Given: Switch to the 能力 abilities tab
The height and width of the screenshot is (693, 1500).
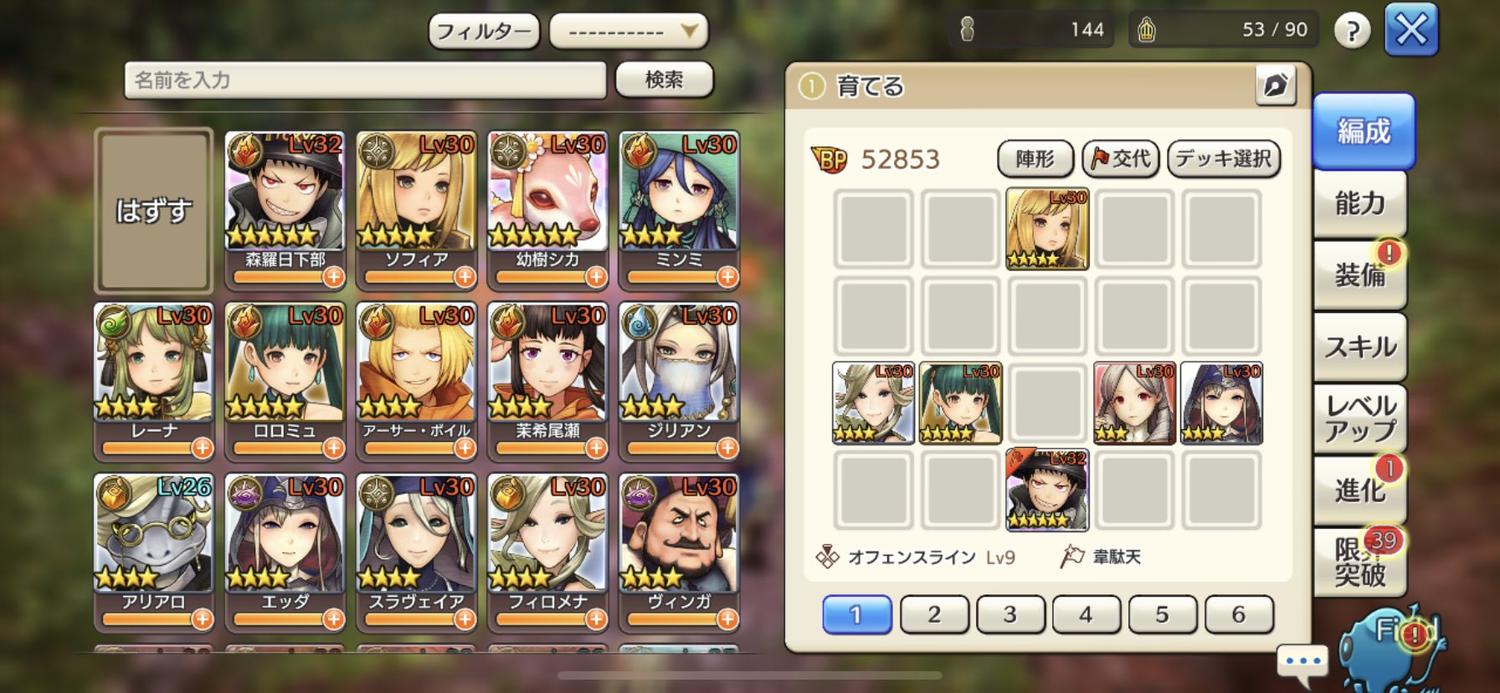Looking at the screenshot, I should [1360, 204].
